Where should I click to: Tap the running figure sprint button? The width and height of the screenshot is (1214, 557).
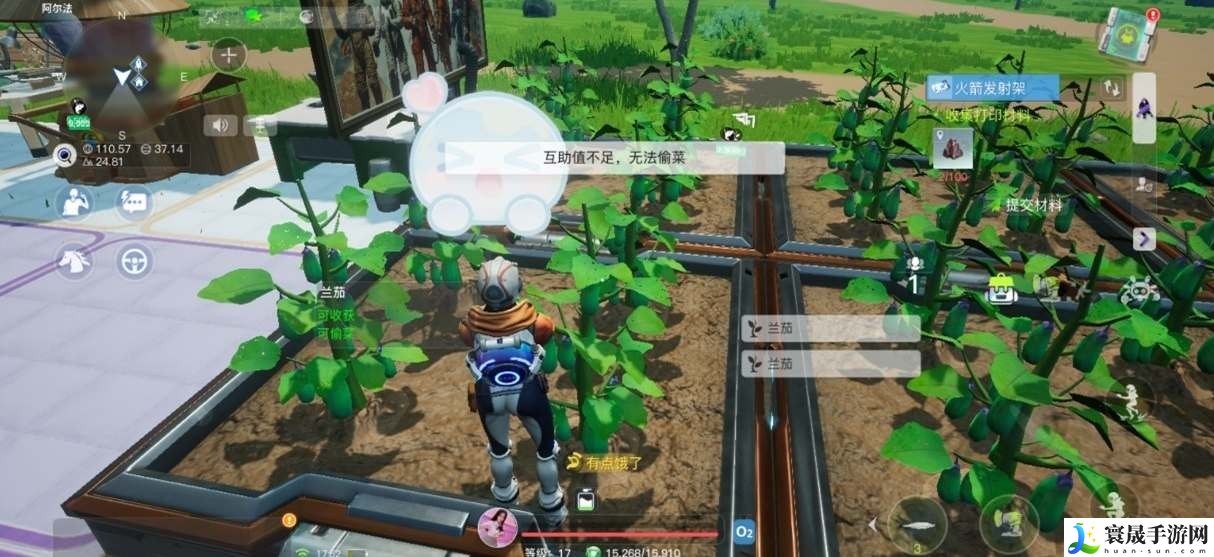(1130, 399)
